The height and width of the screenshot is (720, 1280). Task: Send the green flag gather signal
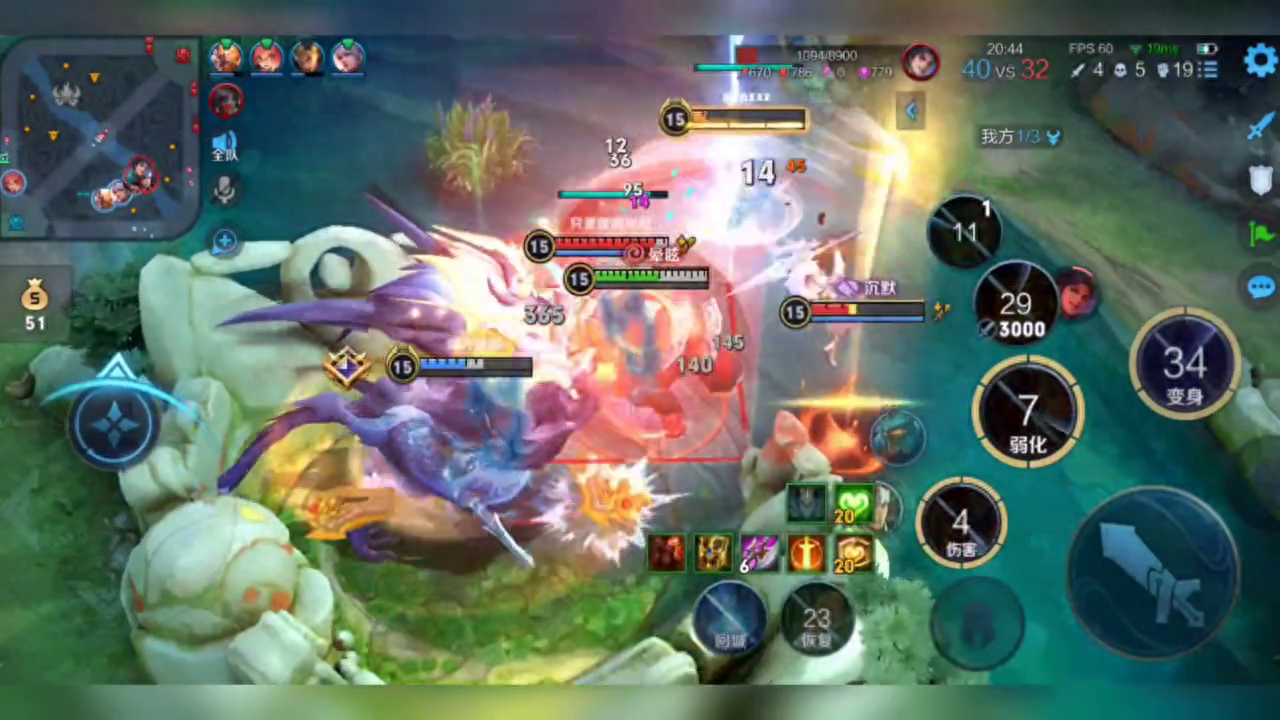(x=1260, y=234)
